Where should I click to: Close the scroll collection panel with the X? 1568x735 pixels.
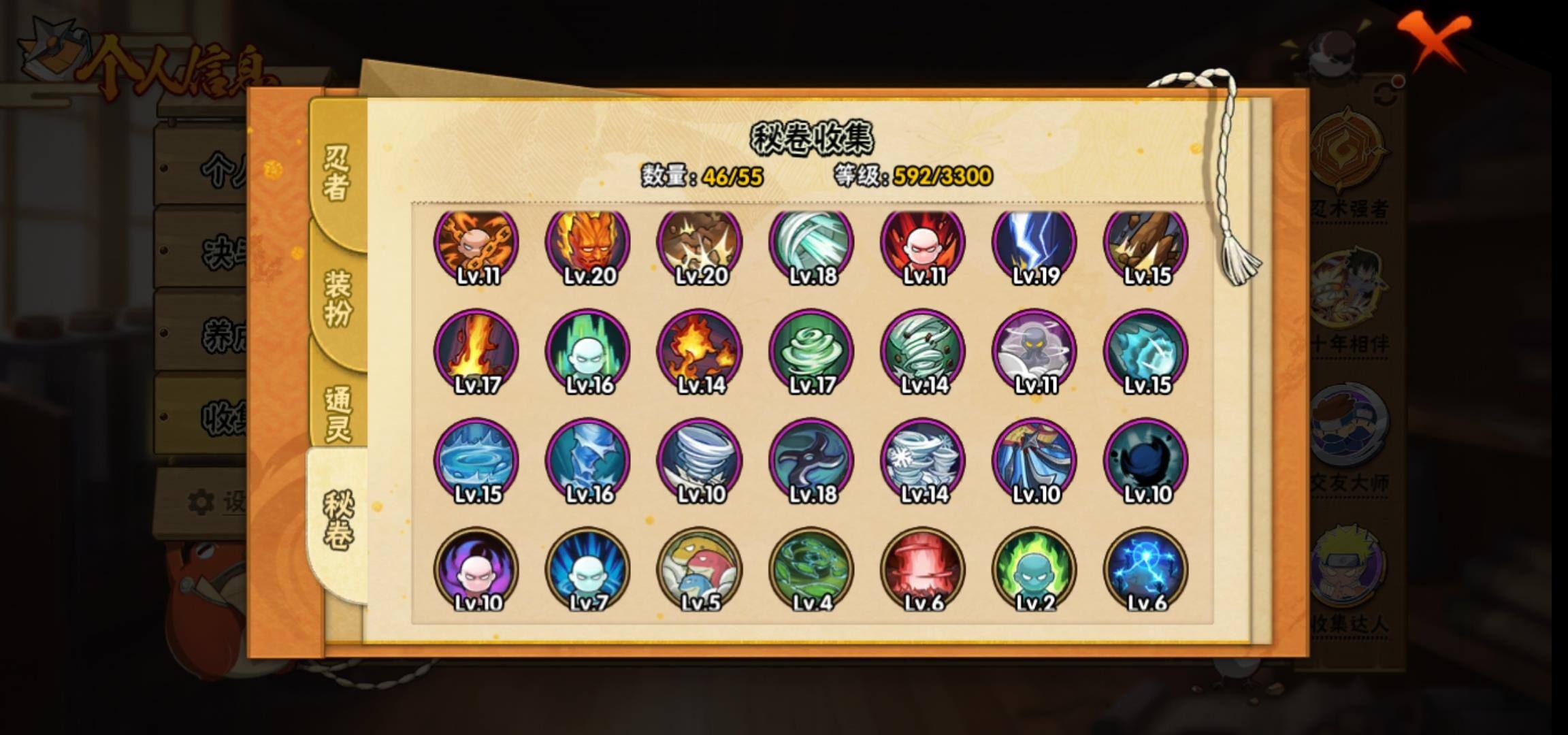point(1435,41)
